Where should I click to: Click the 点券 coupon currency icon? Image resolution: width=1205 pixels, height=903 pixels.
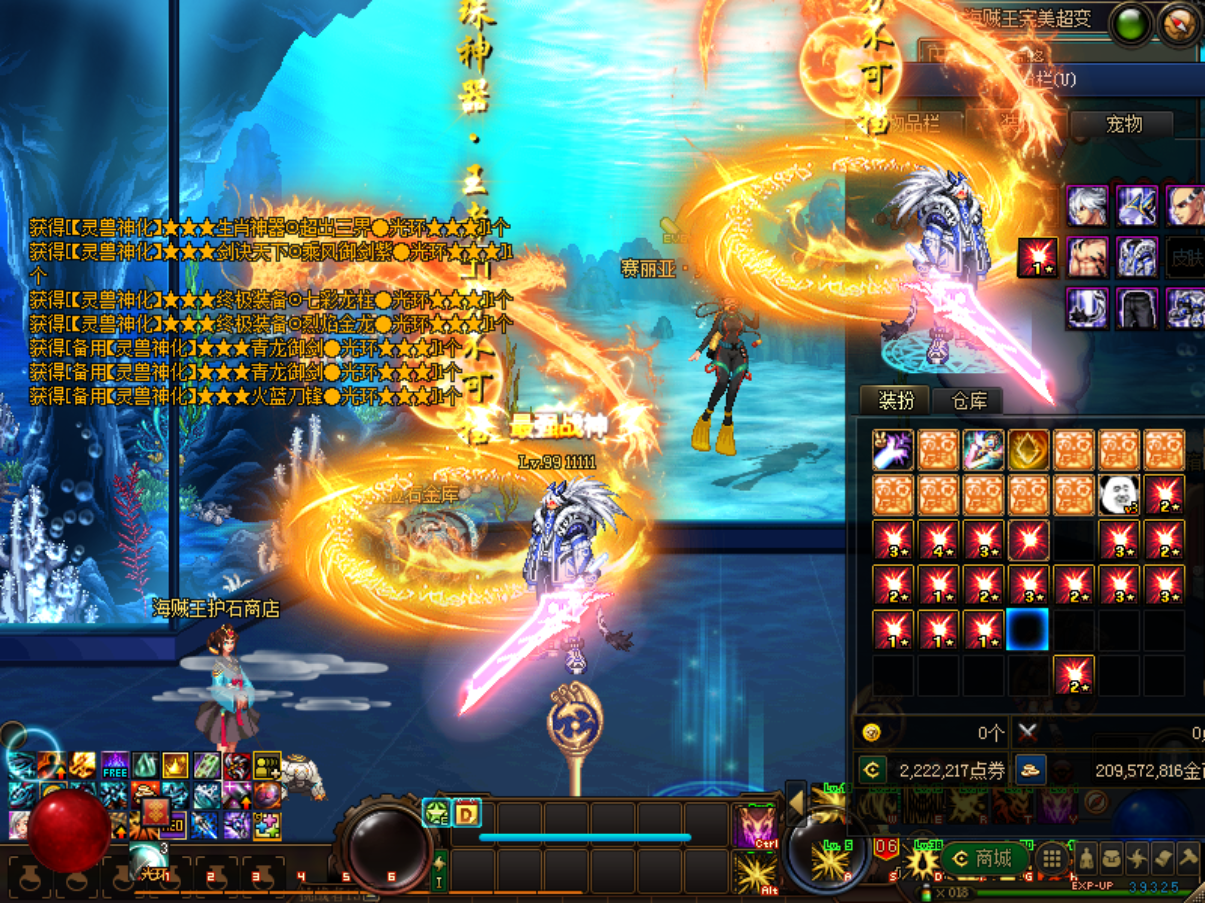coord(872,770)
